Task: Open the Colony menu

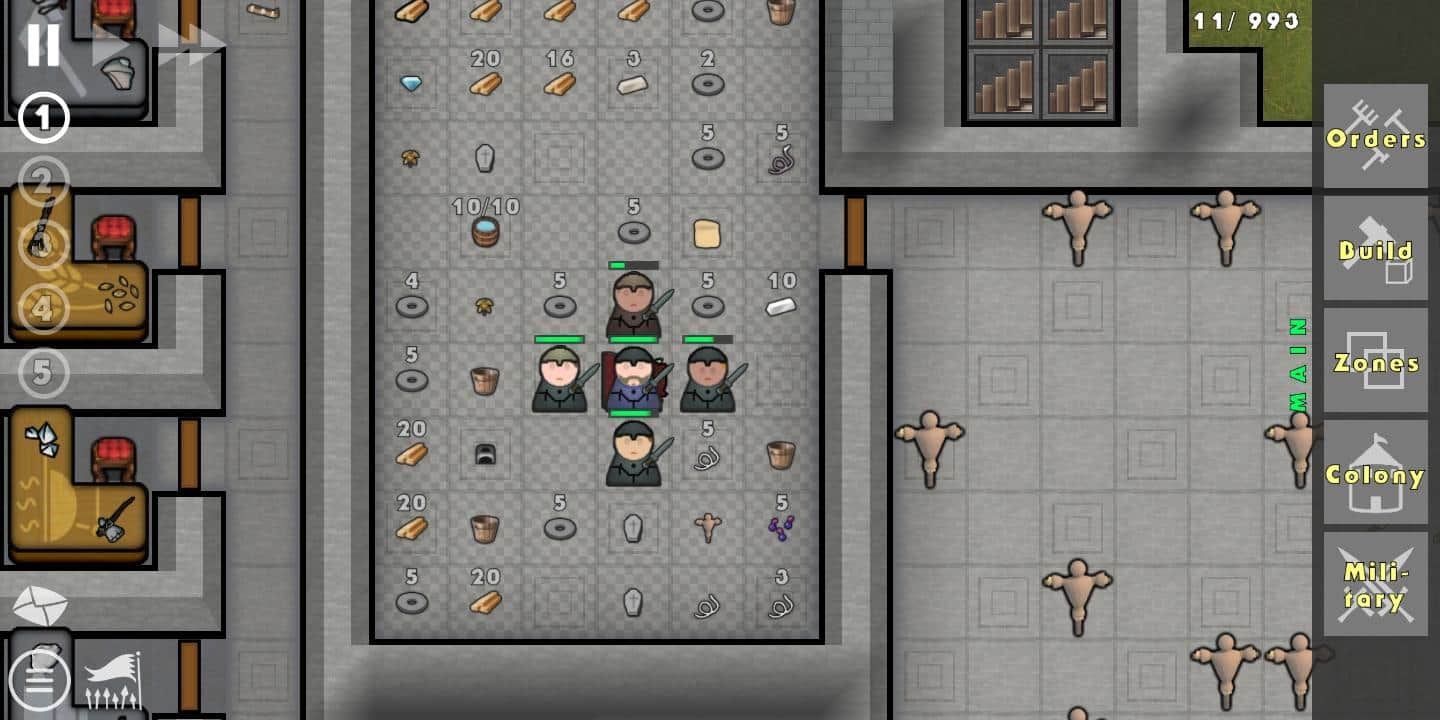Action: 1376,475
